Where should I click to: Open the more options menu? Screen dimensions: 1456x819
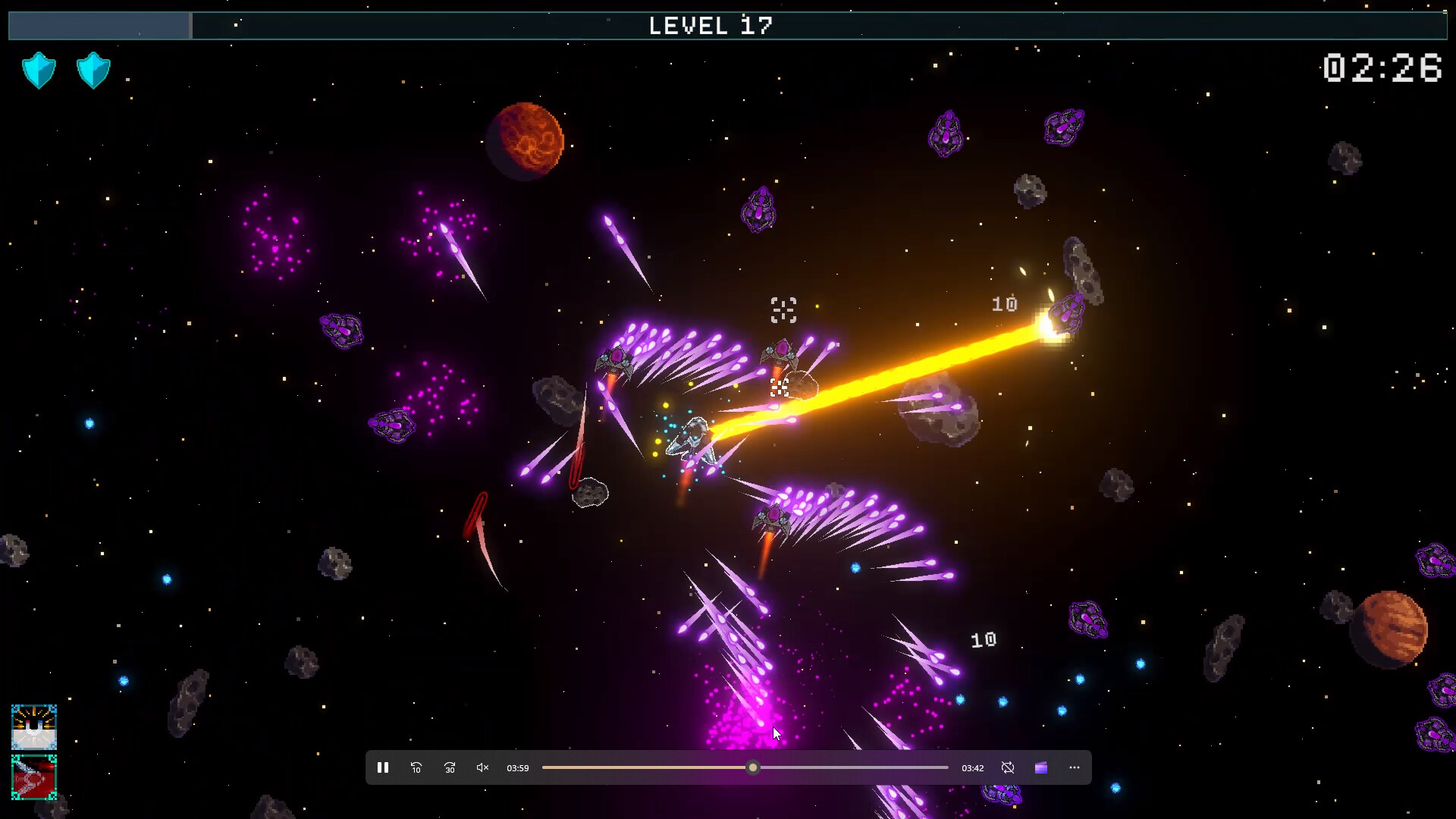(1075, 767)
